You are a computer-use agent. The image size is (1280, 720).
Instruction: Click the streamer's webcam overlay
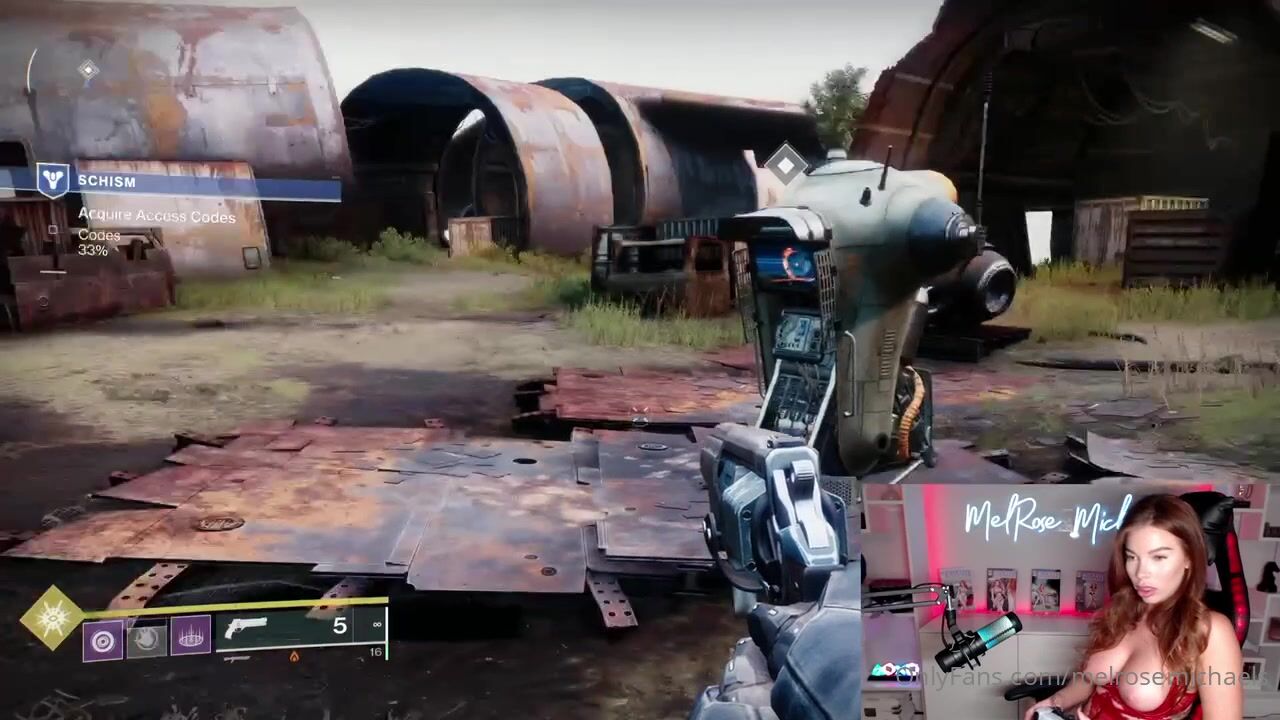1070,602
